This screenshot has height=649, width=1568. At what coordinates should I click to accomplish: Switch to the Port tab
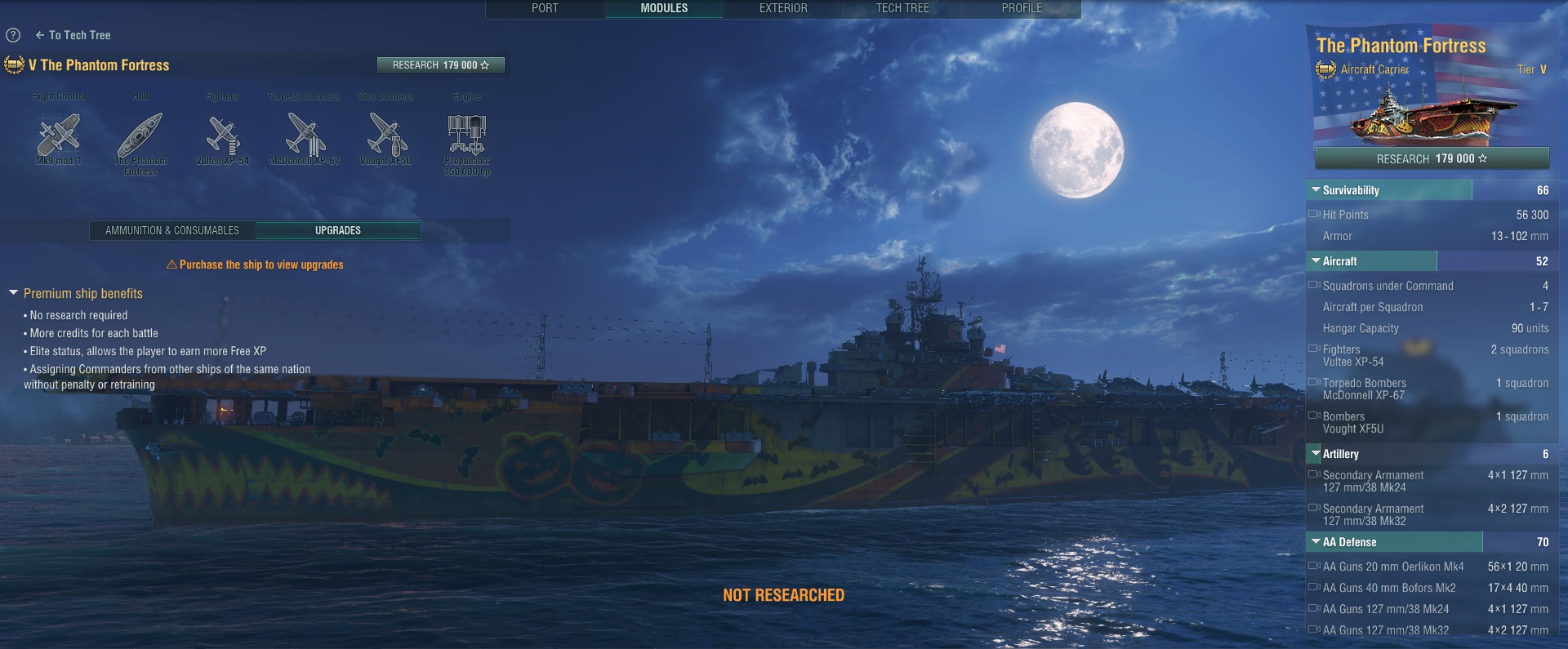[x=545, y=8]
